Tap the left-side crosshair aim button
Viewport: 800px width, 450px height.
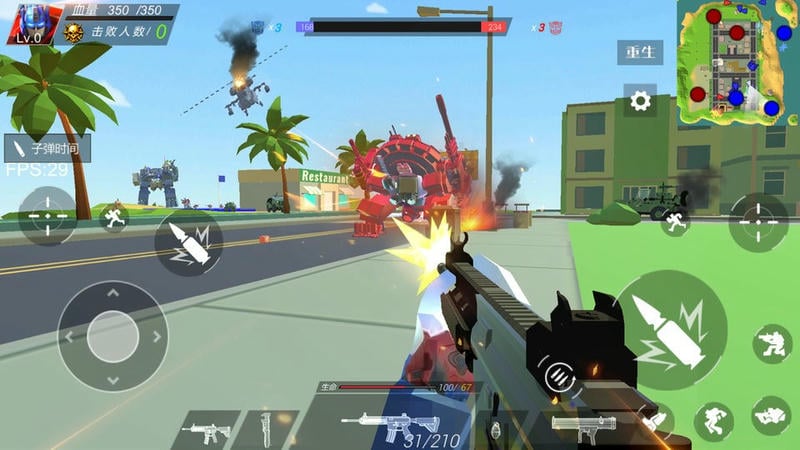pos(46,216)
